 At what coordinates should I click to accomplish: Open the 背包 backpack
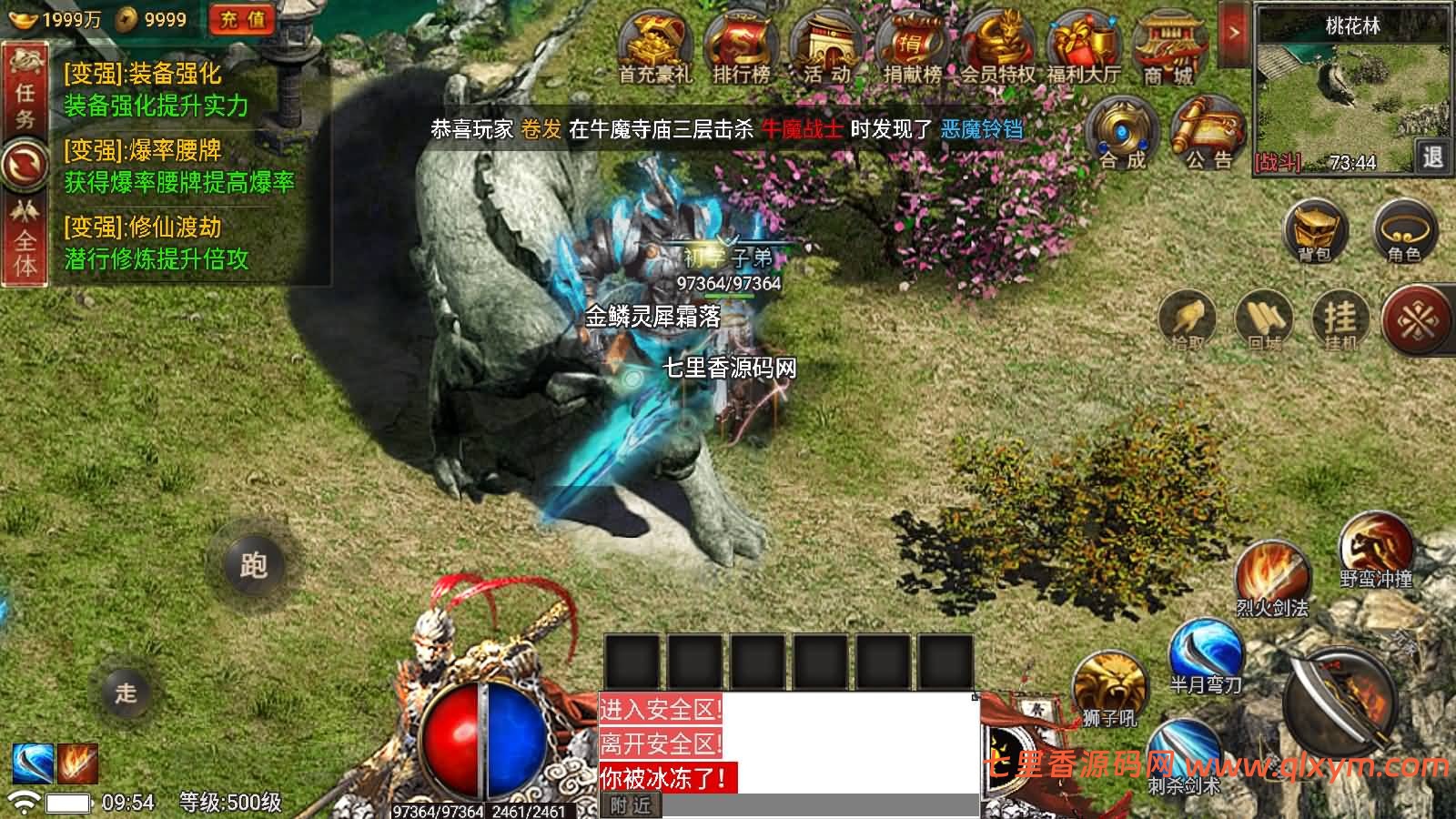click(x=1315, y=229)
